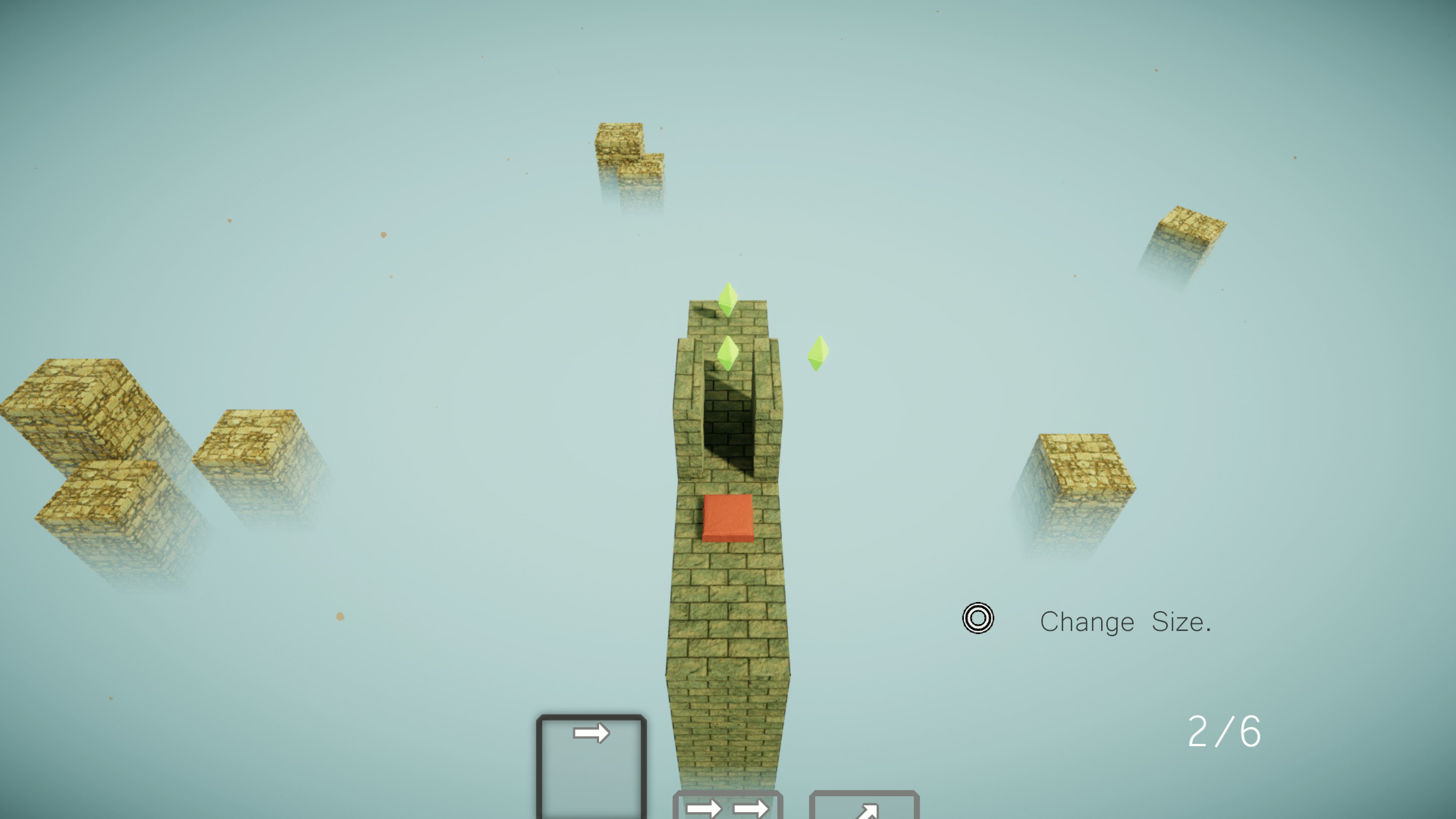Click the Change Size text label
This screenshot has width=1456, height=819.
(x=1125, y=622)
